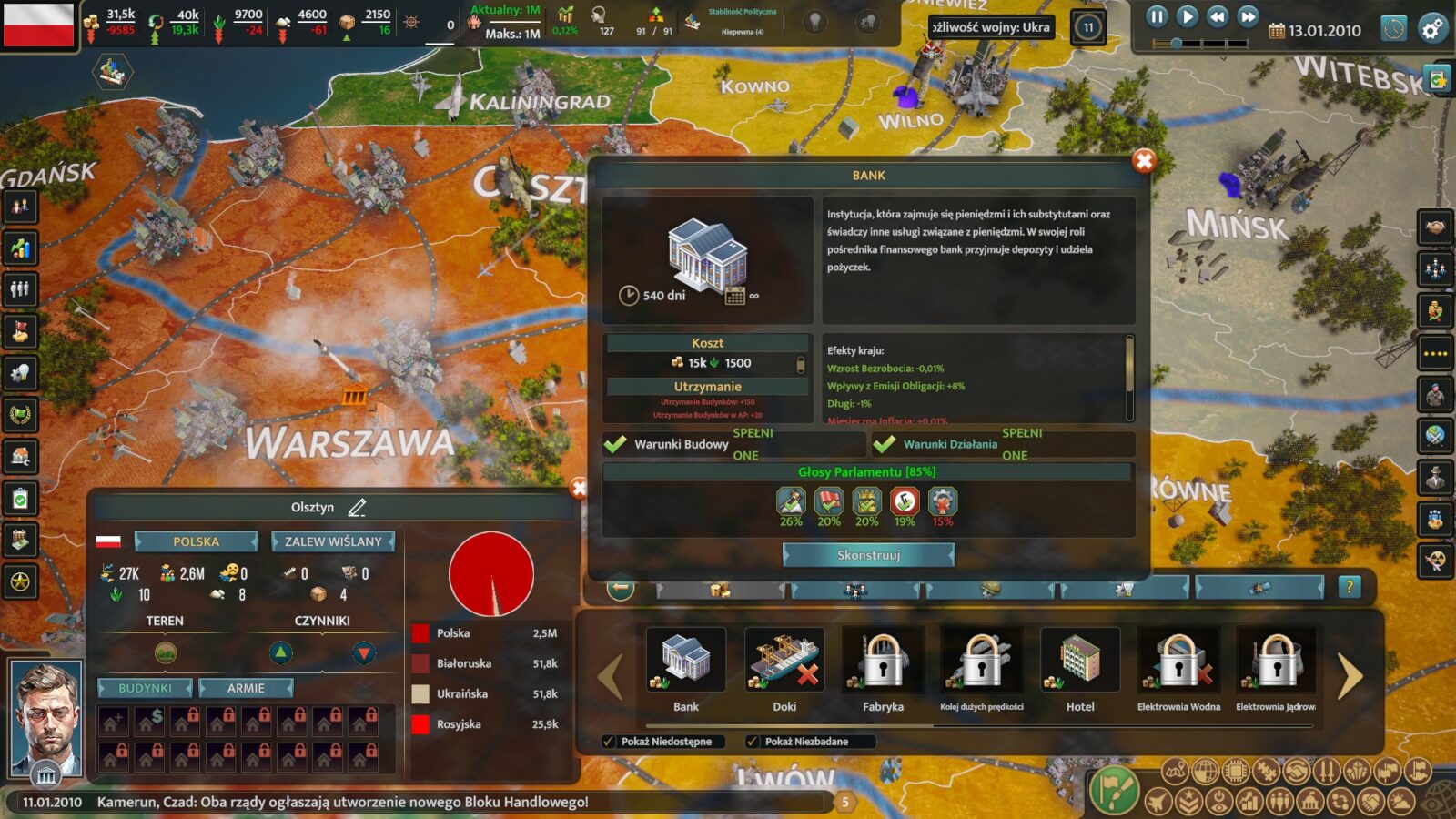
Task: Open the BUDYNKI tab
Action: click(145, 688)
